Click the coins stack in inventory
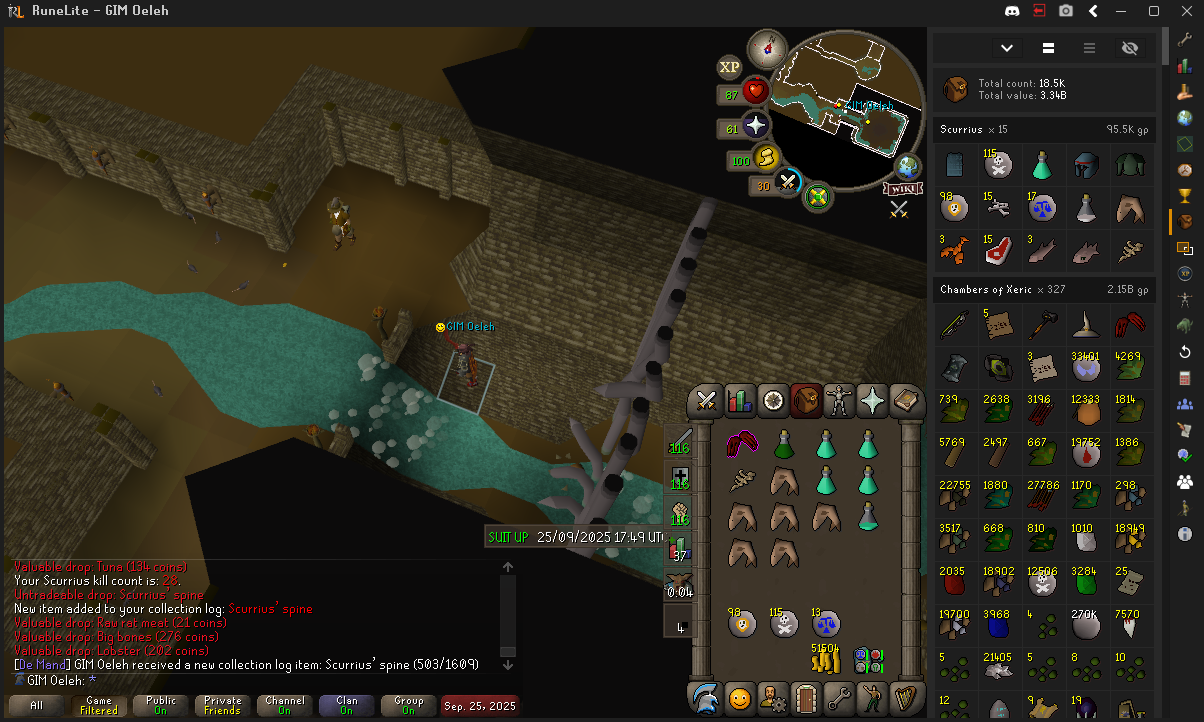The image size is (1204, 722). 824,658
